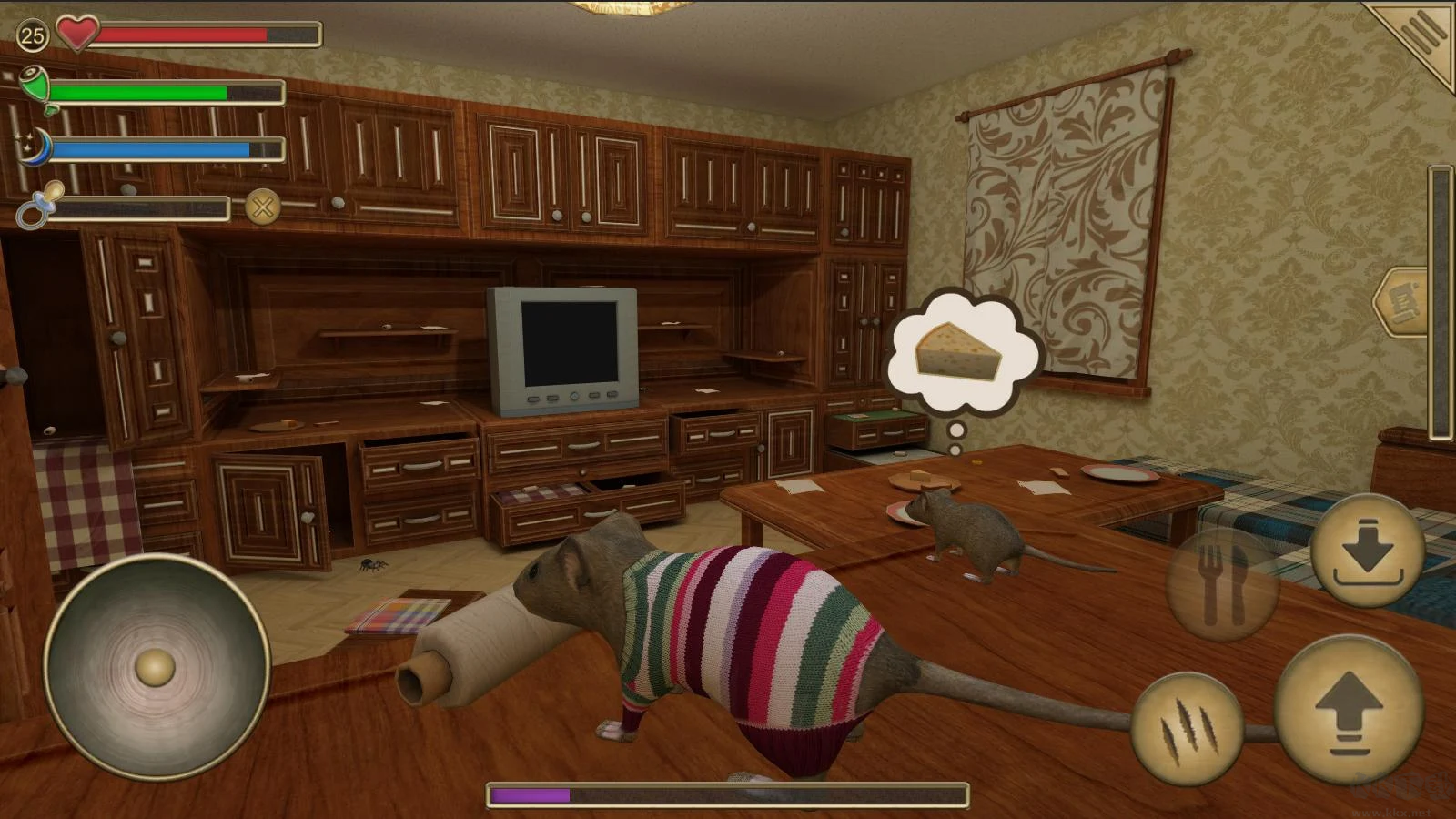Click the level 25 badge
This screenshot has height=819, width=1456.
[32, 34]
